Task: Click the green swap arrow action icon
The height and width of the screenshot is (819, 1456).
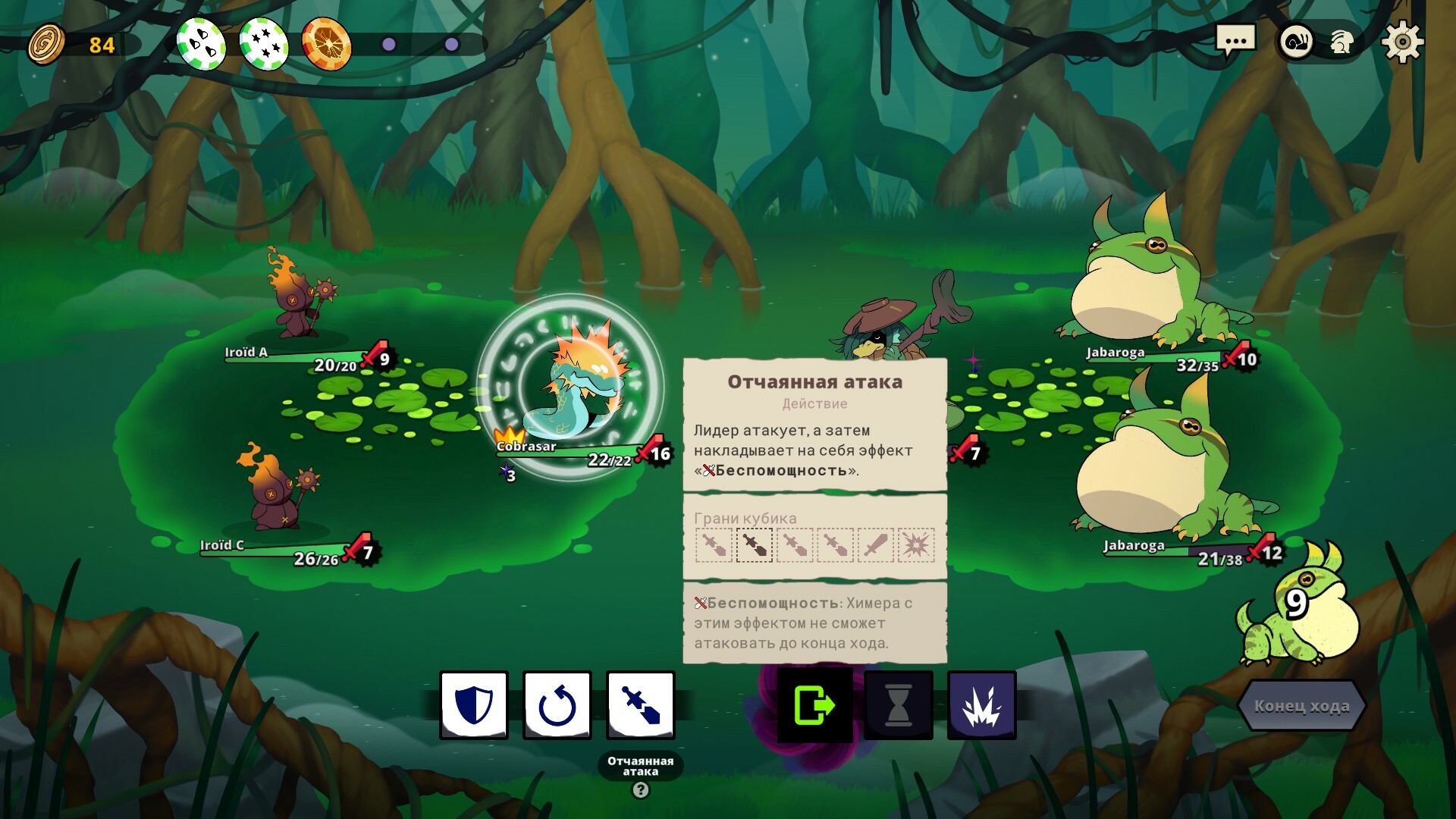Action: 816,704
